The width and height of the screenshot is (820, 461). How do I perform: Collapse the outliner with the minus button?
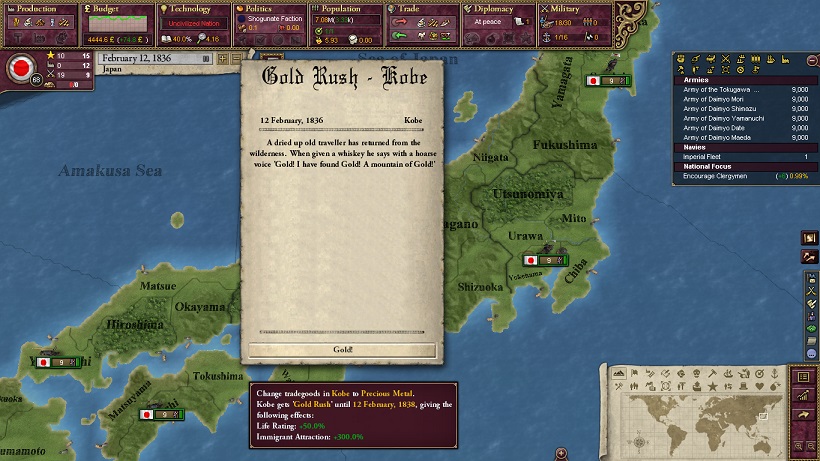click(x=812, y=60)
